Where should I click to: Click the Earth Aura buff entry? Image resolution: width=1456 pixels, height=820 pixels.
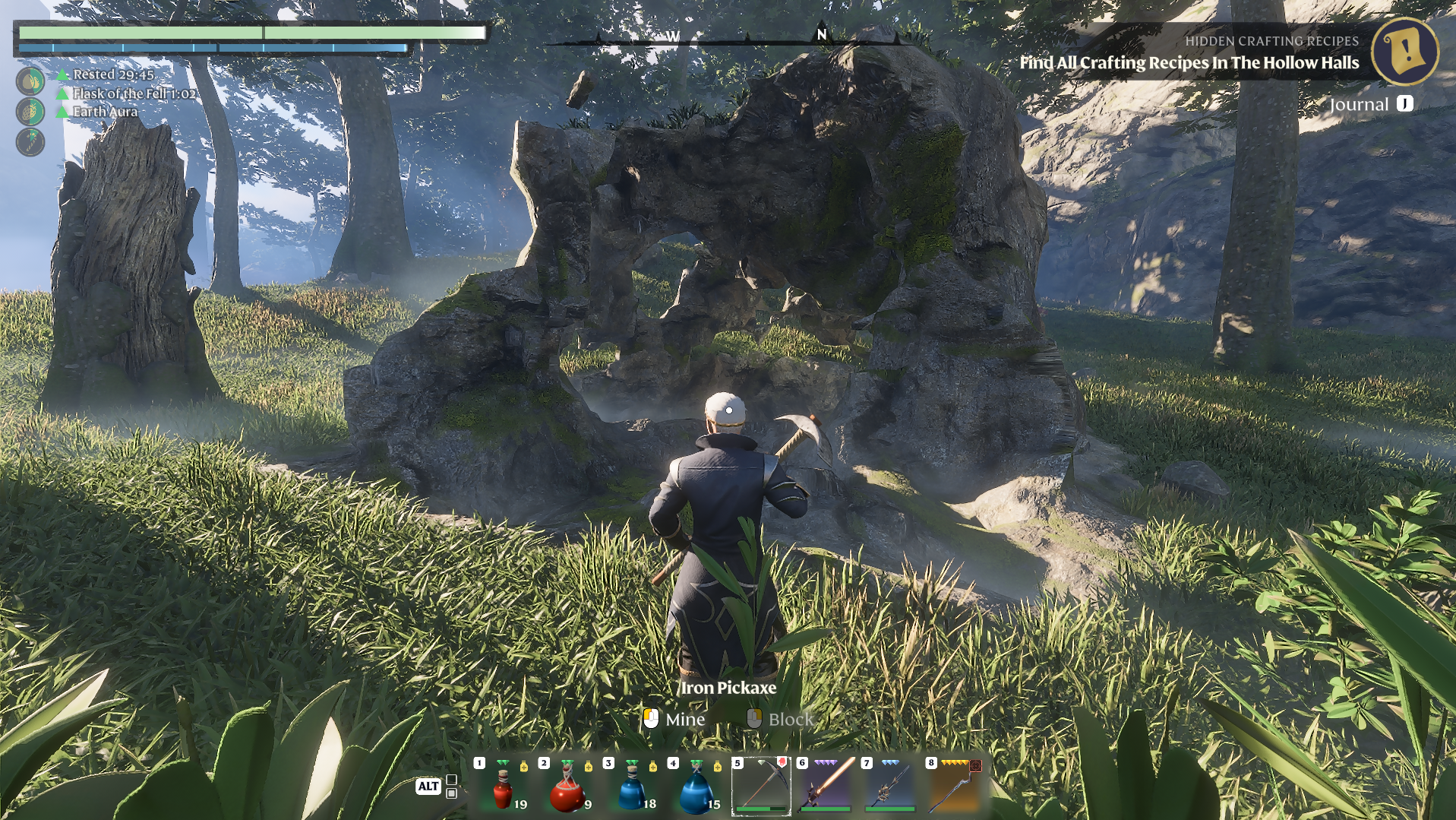[105, 112]
